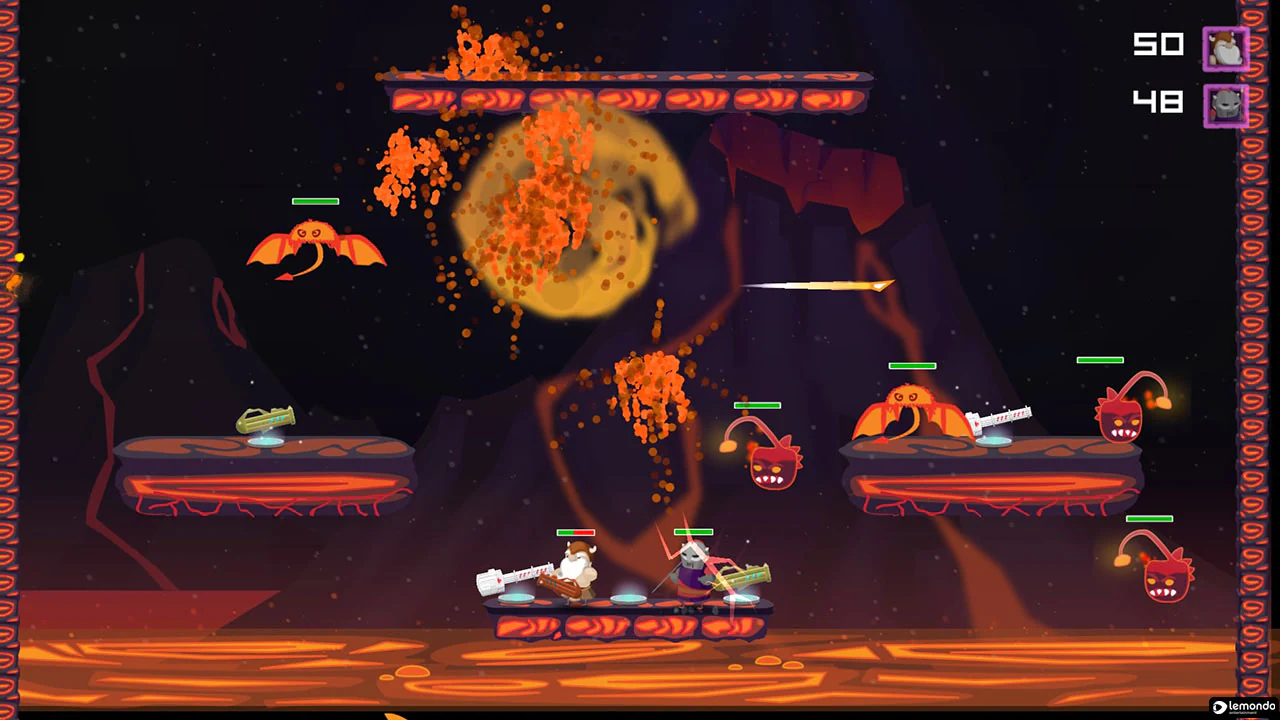This screenshot has width=1280, height=720.
Task: Click the green health bar above the left bat
Action: pyautogui.click(x=315, y=202)
